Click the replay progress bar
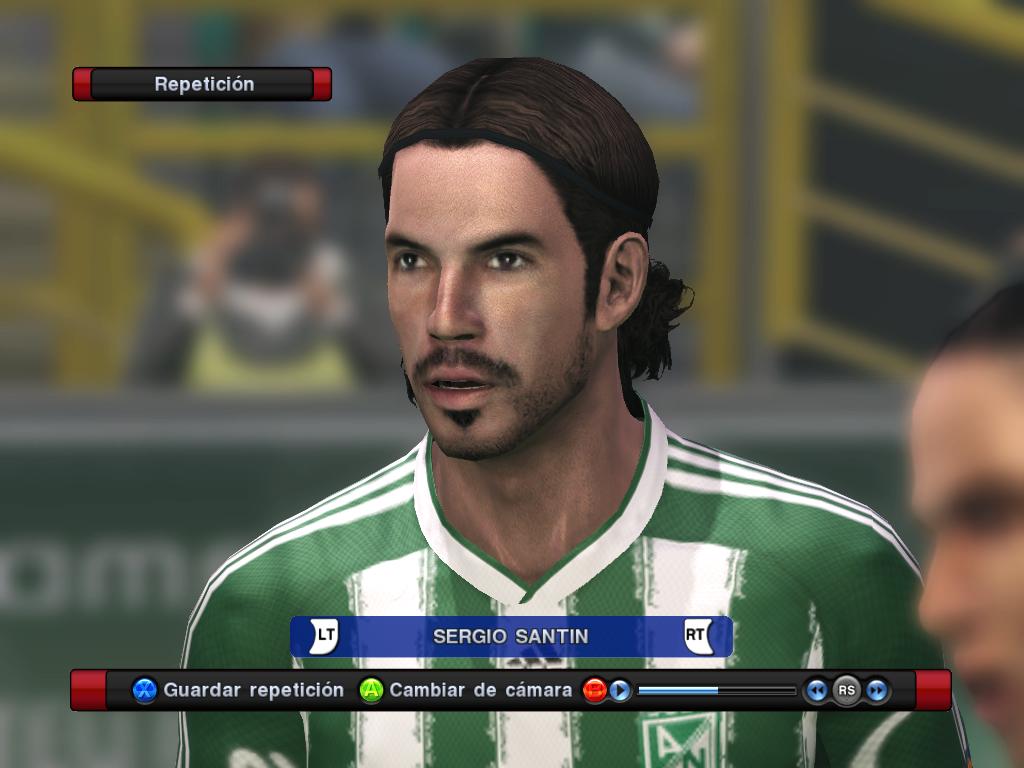The width and height of the screenshot is (1024, 768). pyautogui.click(x=716, y=690)
